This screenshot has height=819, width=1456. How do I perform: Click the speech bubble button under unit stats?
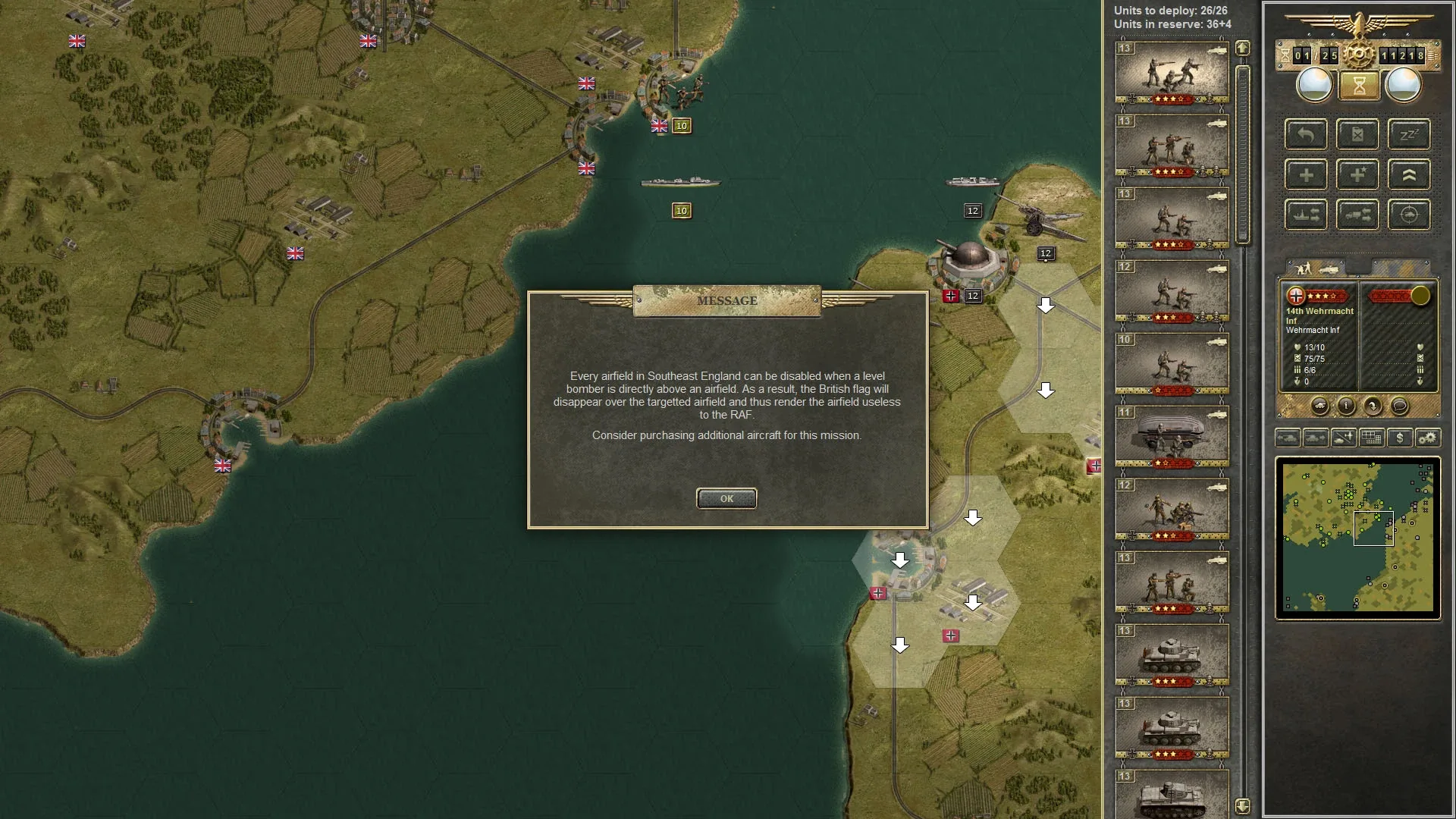pyautogui.click(x=1400, y=406)
